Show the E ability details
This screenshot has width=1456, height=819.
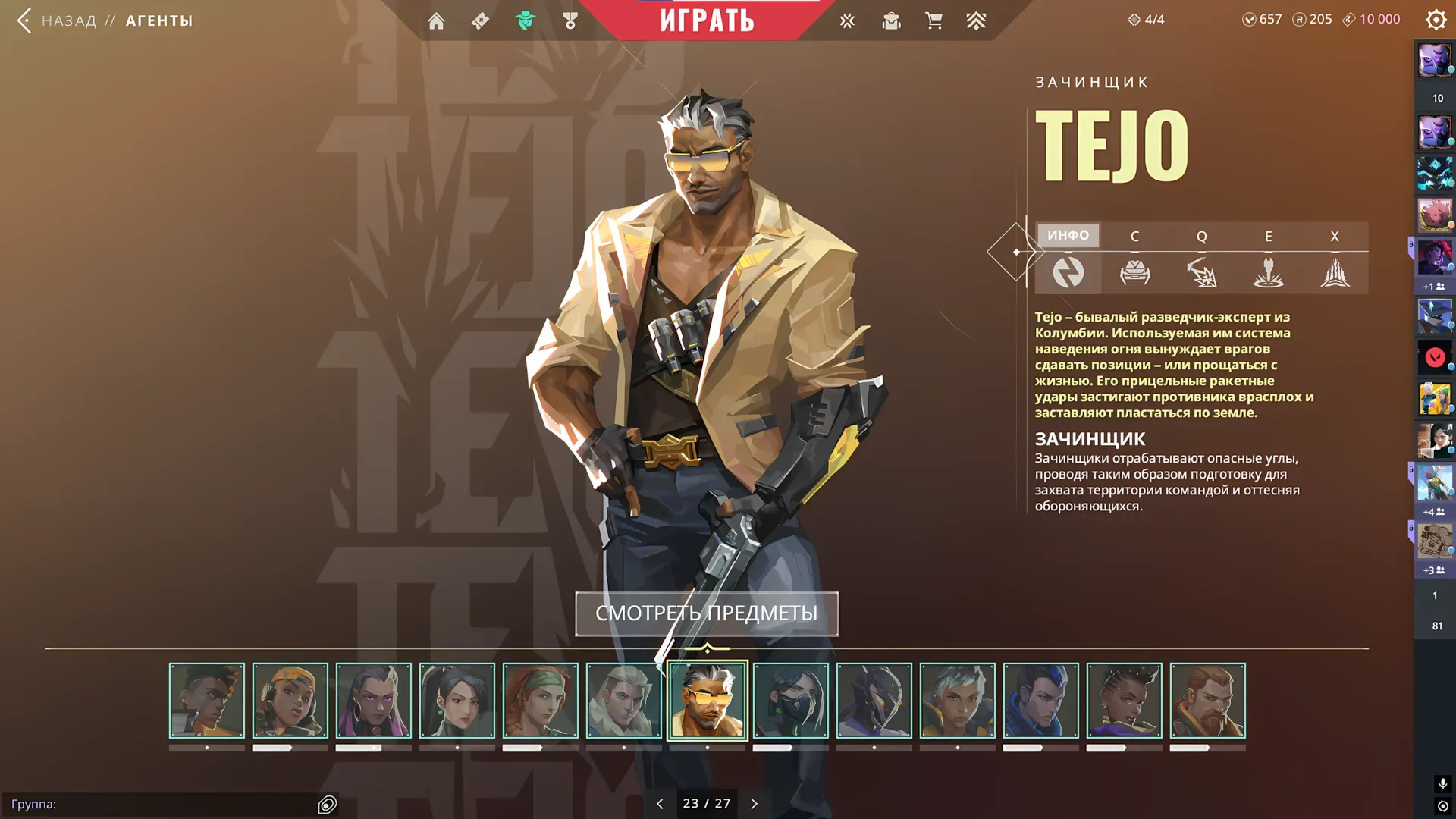point(1268,260)
